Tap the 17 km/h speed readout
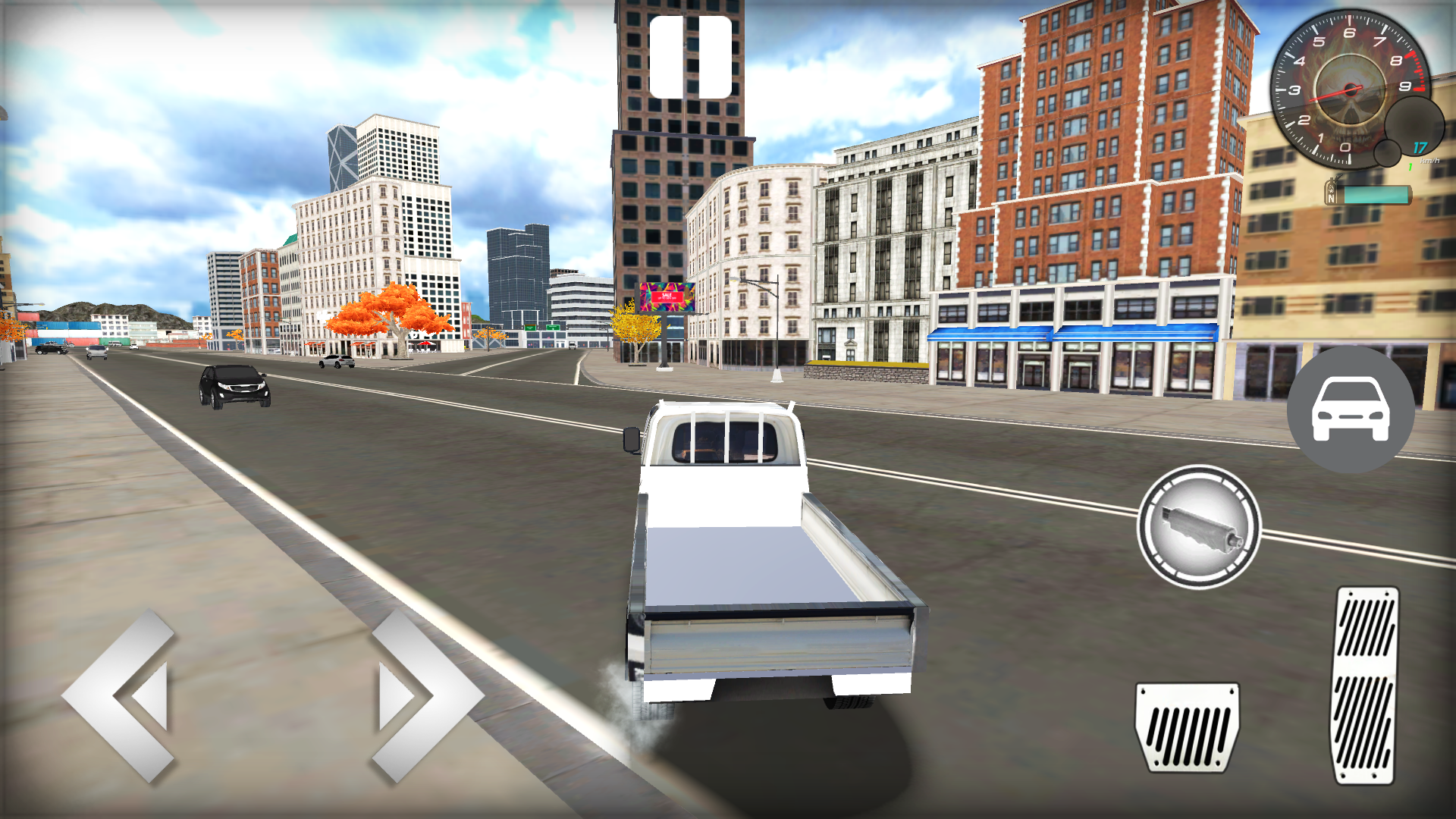The image size is (1456, 819). tap(1420, 149)
